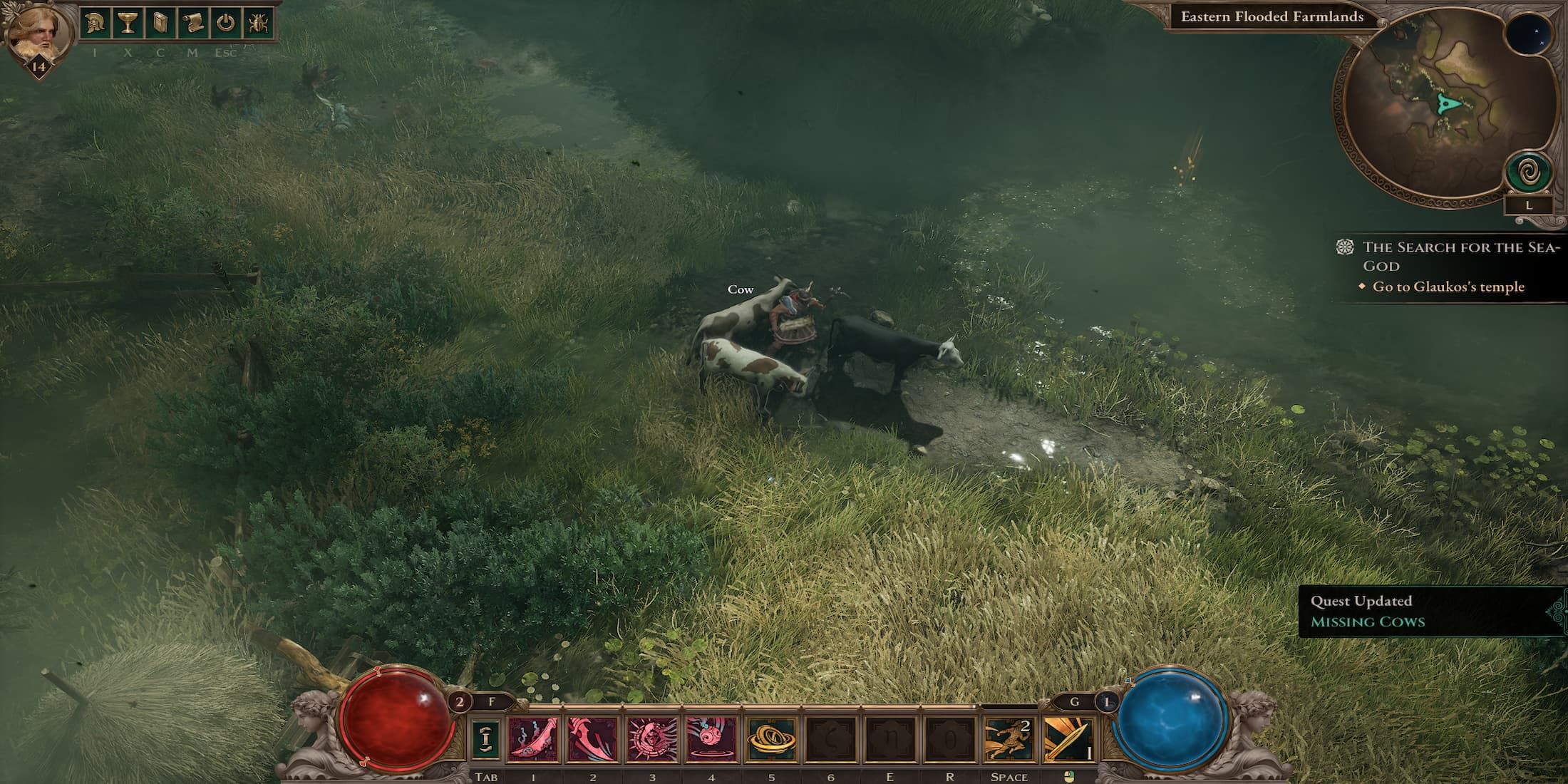Click the golden chalice menu icon
The image size is (1568, 784).
pyautogui.click(x=127, y=24)
